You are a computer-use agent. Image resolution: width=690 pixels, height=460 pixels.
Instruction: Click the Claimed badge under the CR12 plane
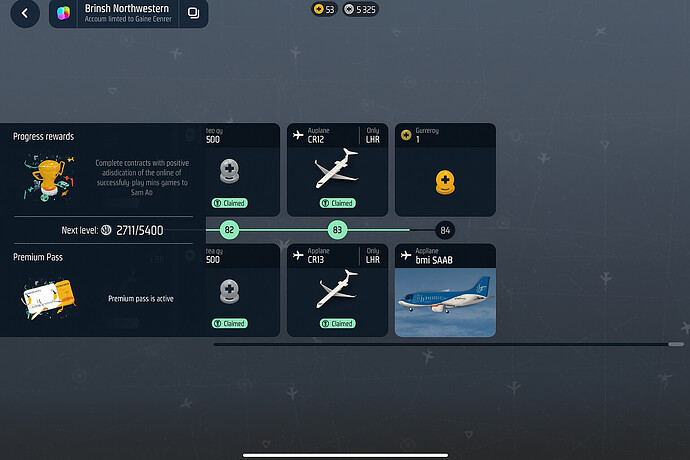[337, 203]
